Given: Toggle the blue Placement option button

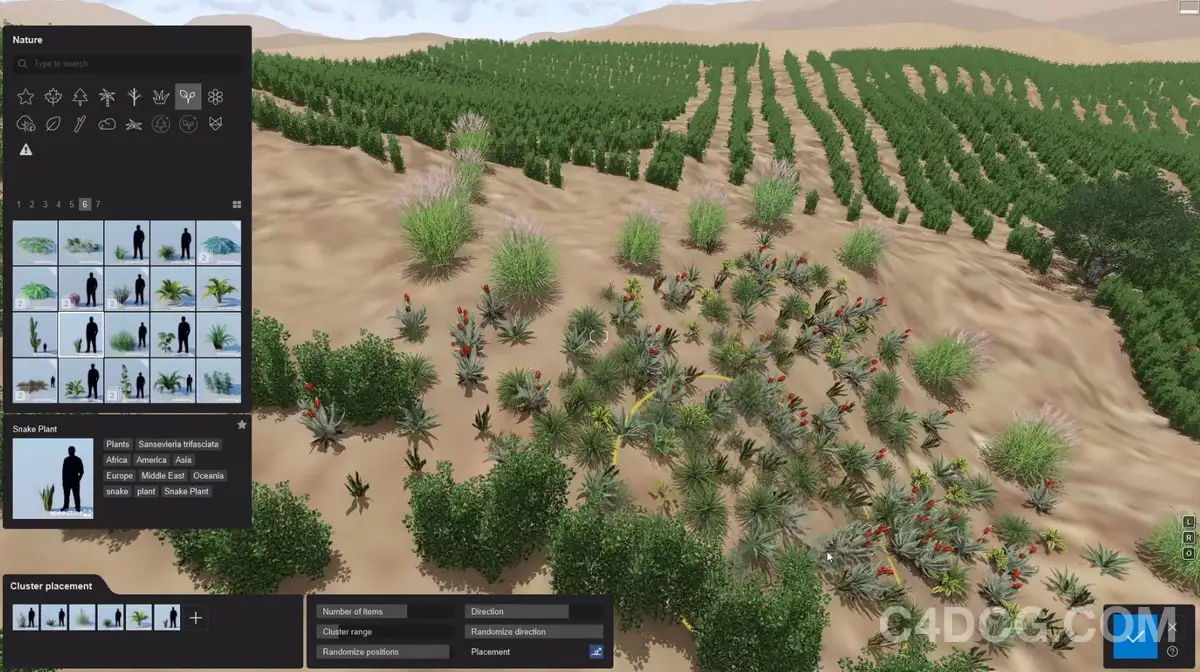Looking at the screenshot, I should pyautogui.click(x=596, y=652).
